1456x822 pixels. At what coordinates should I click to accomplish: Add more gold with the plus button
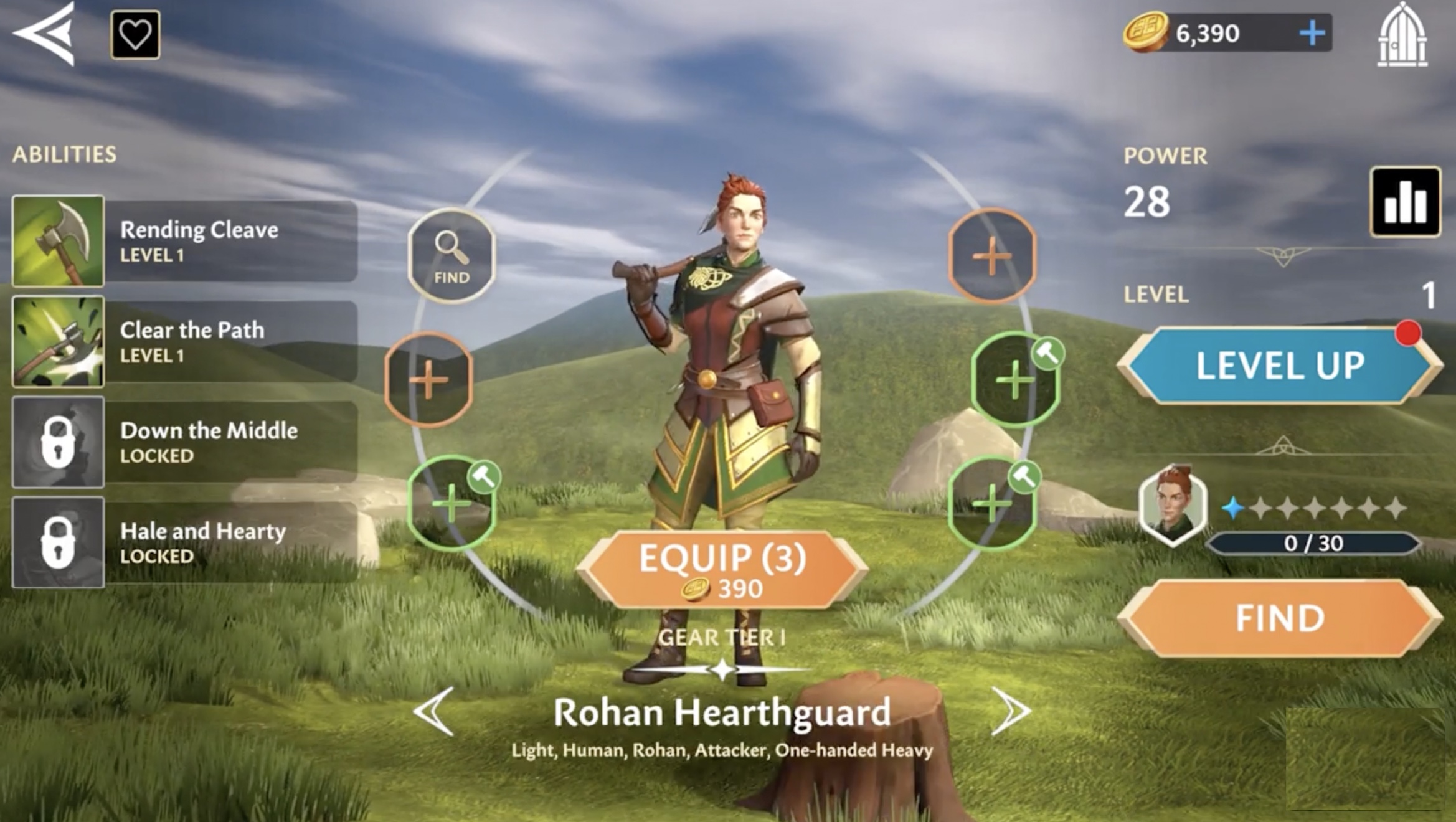(x=1312, y=33)
